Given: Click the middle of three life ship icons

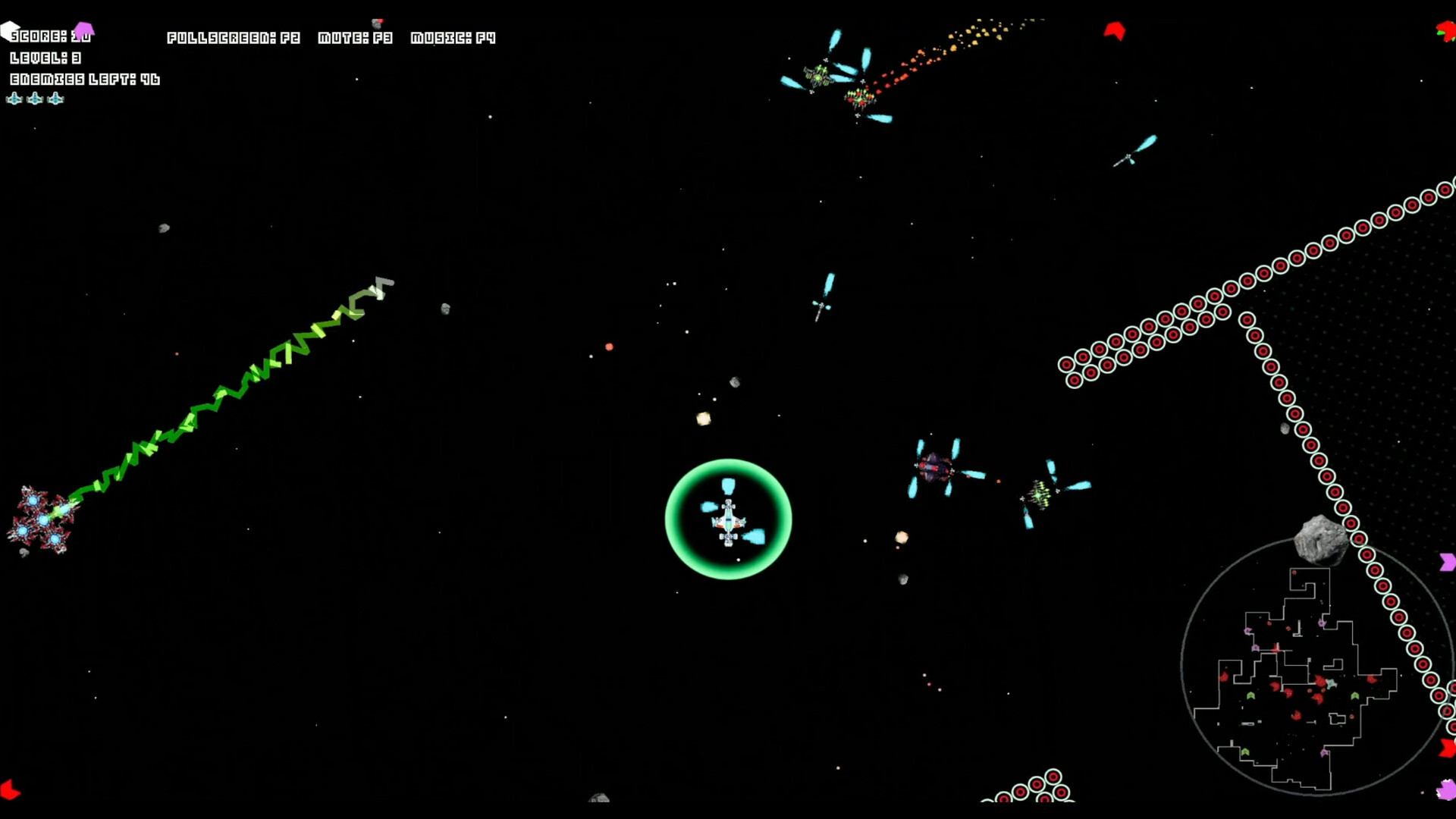Looking at the screenshot, I should click(x=34, y=99).
